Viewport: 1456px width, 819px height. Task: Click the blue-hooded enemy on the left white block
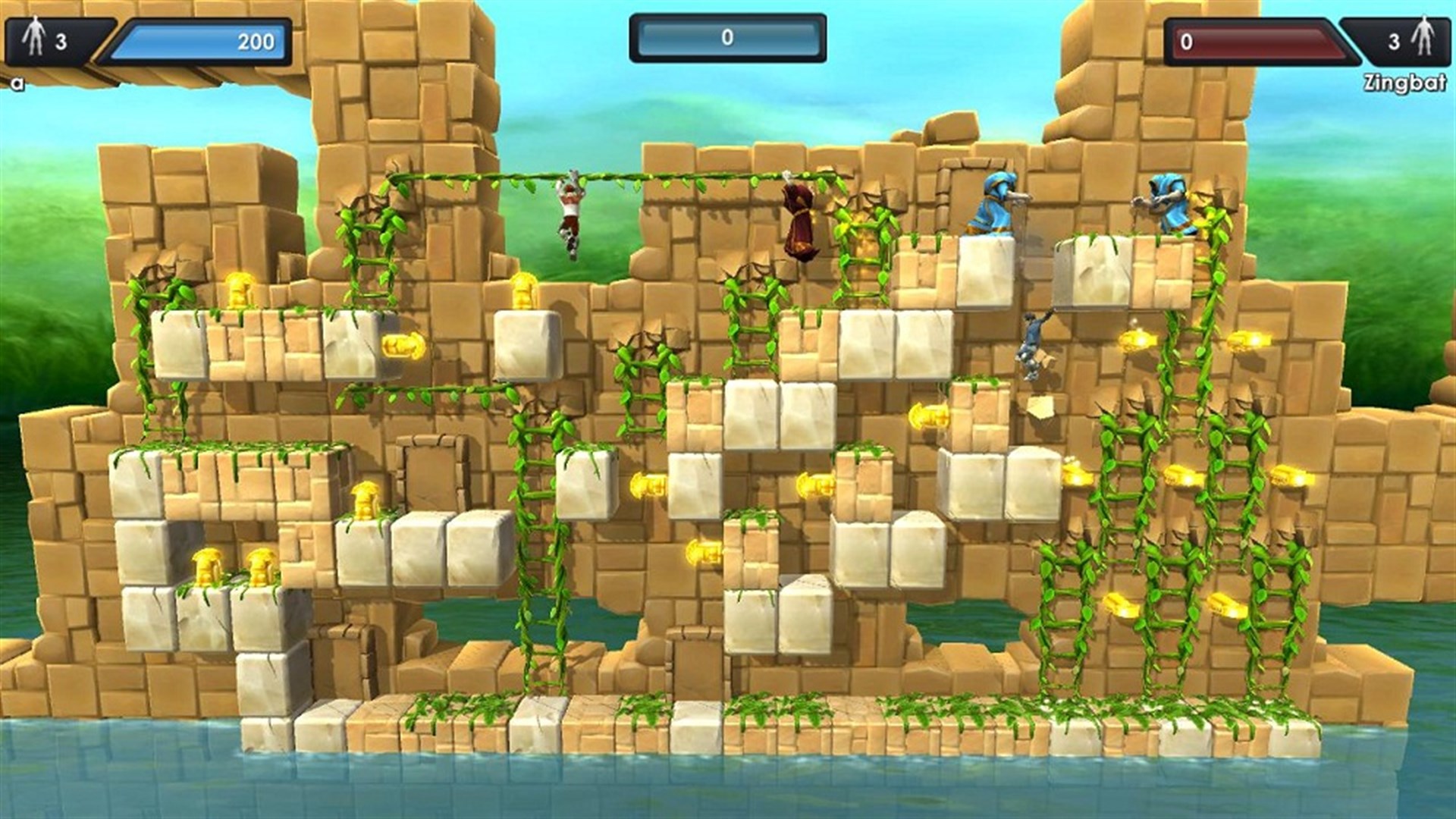[993, 205]
